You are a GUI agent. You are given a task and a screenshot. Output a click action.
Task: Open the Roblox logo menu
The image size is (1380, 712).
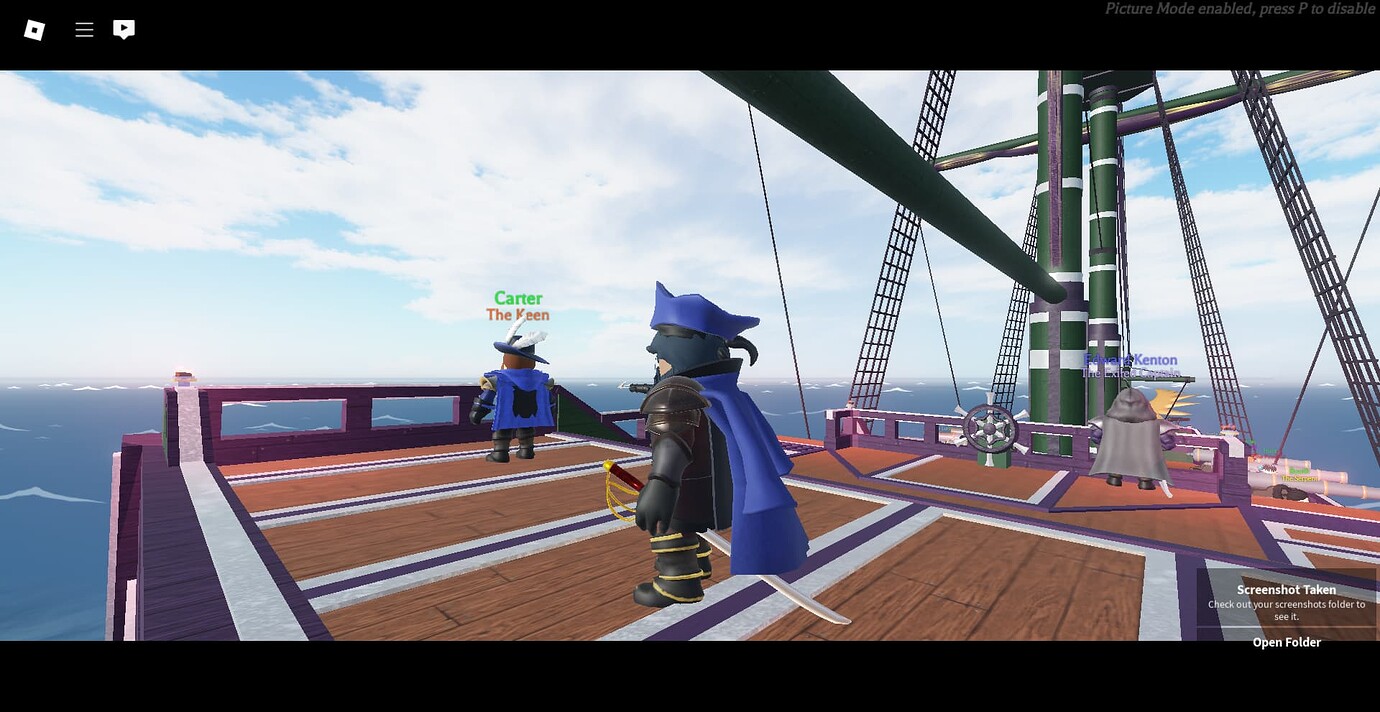coord(34,30)
